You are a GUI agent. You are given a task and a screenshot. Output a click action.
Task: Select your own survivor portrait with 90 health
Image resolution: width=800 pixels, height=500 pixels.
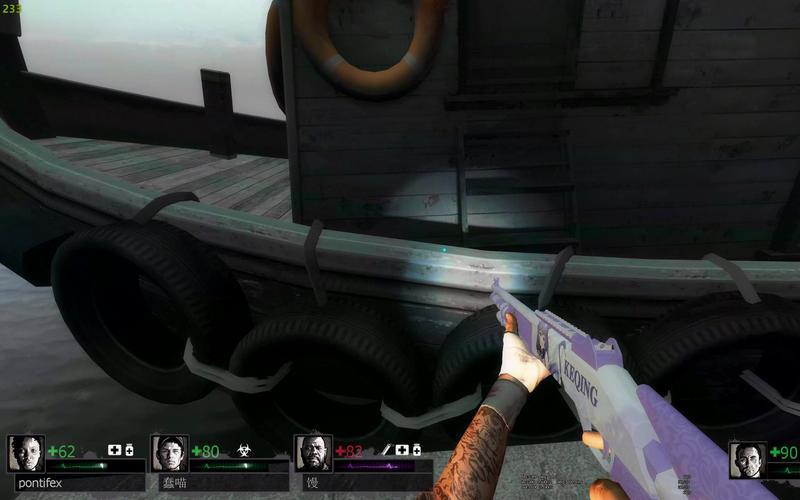coord(747,459)
